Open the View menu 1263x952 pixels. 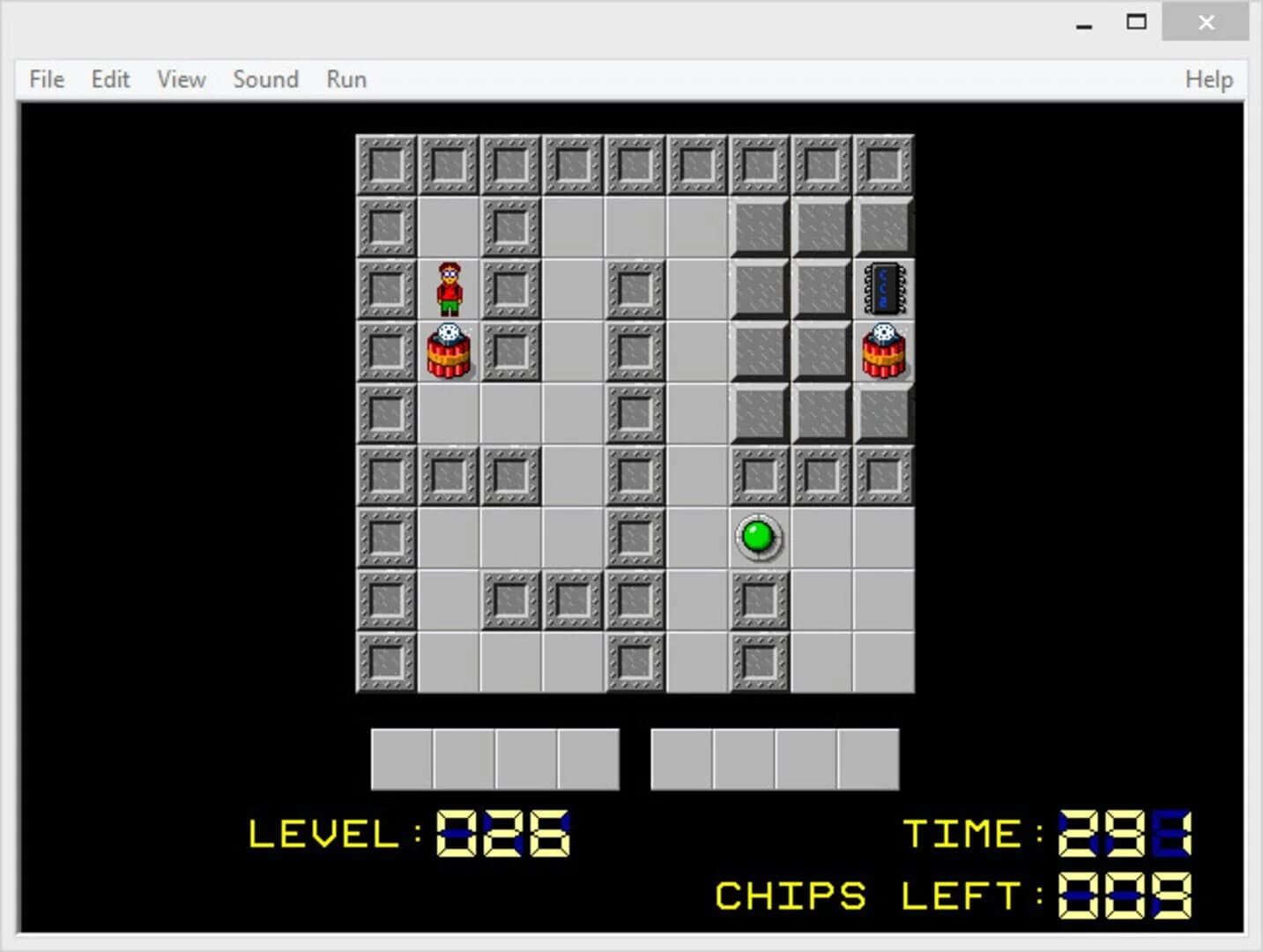click(180, 79)
